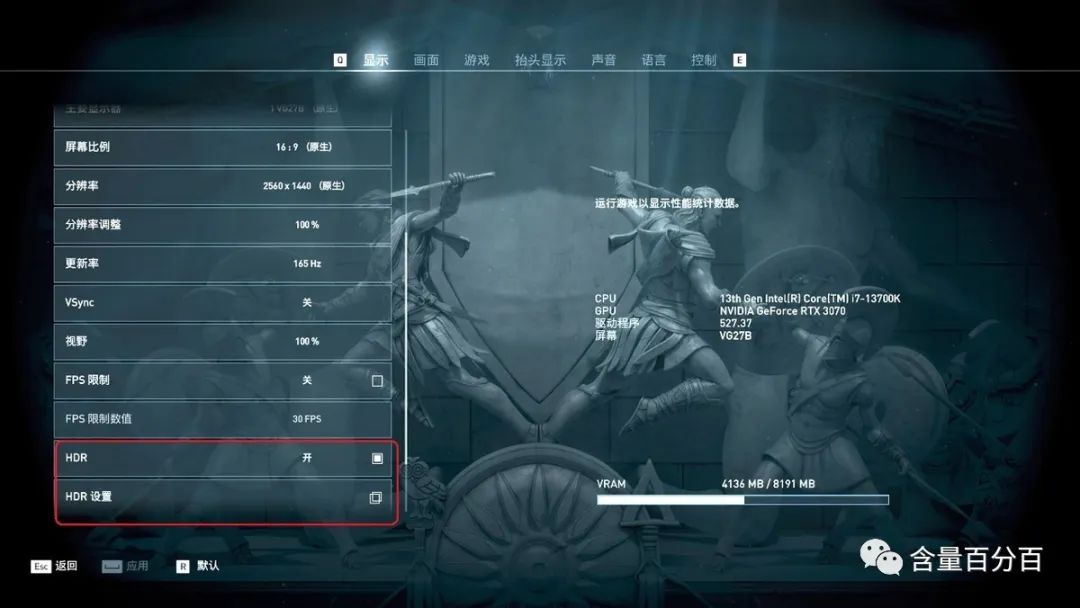Viewport: 1080px width, 608px height.
Task: Toggle the VSync setting row
Action: click(x=222, y=302)
